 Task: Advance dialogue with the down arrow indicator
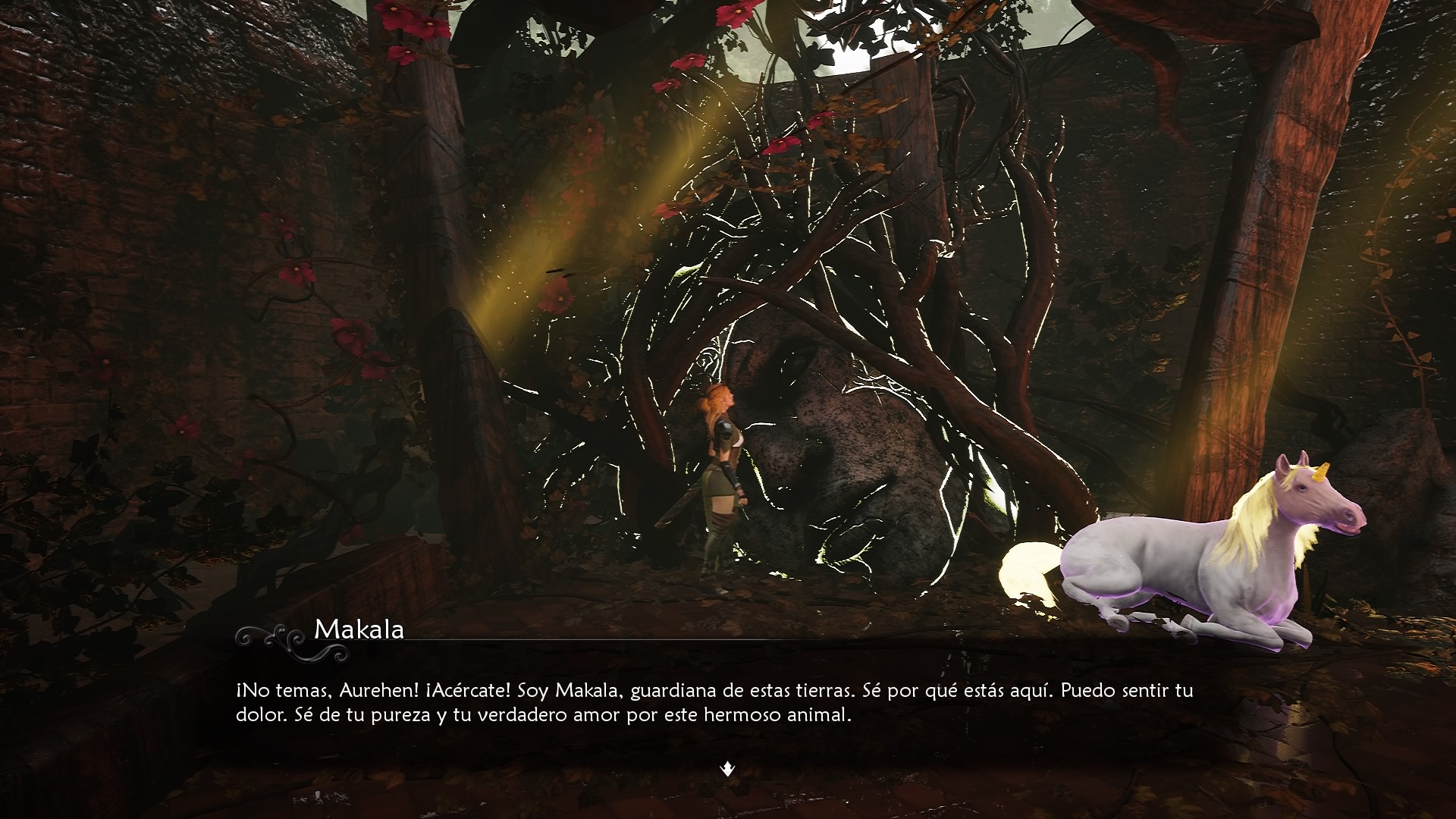727,770
